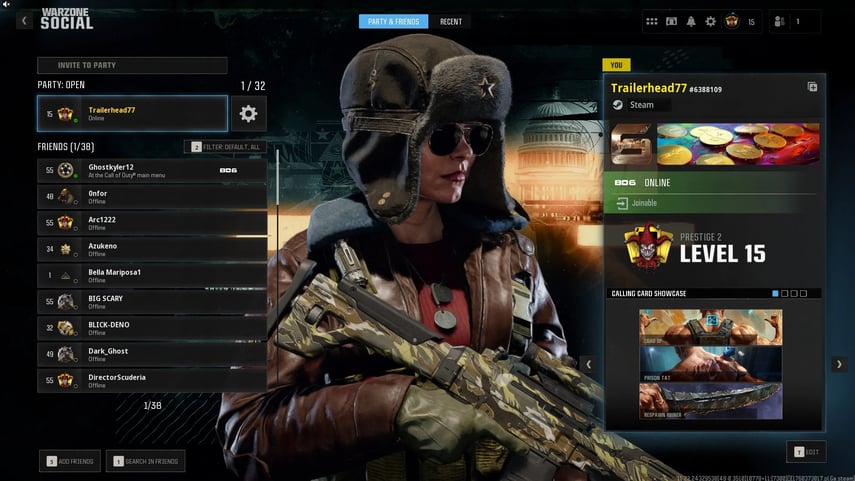Go back using the top-left arrow

[24, 21]
